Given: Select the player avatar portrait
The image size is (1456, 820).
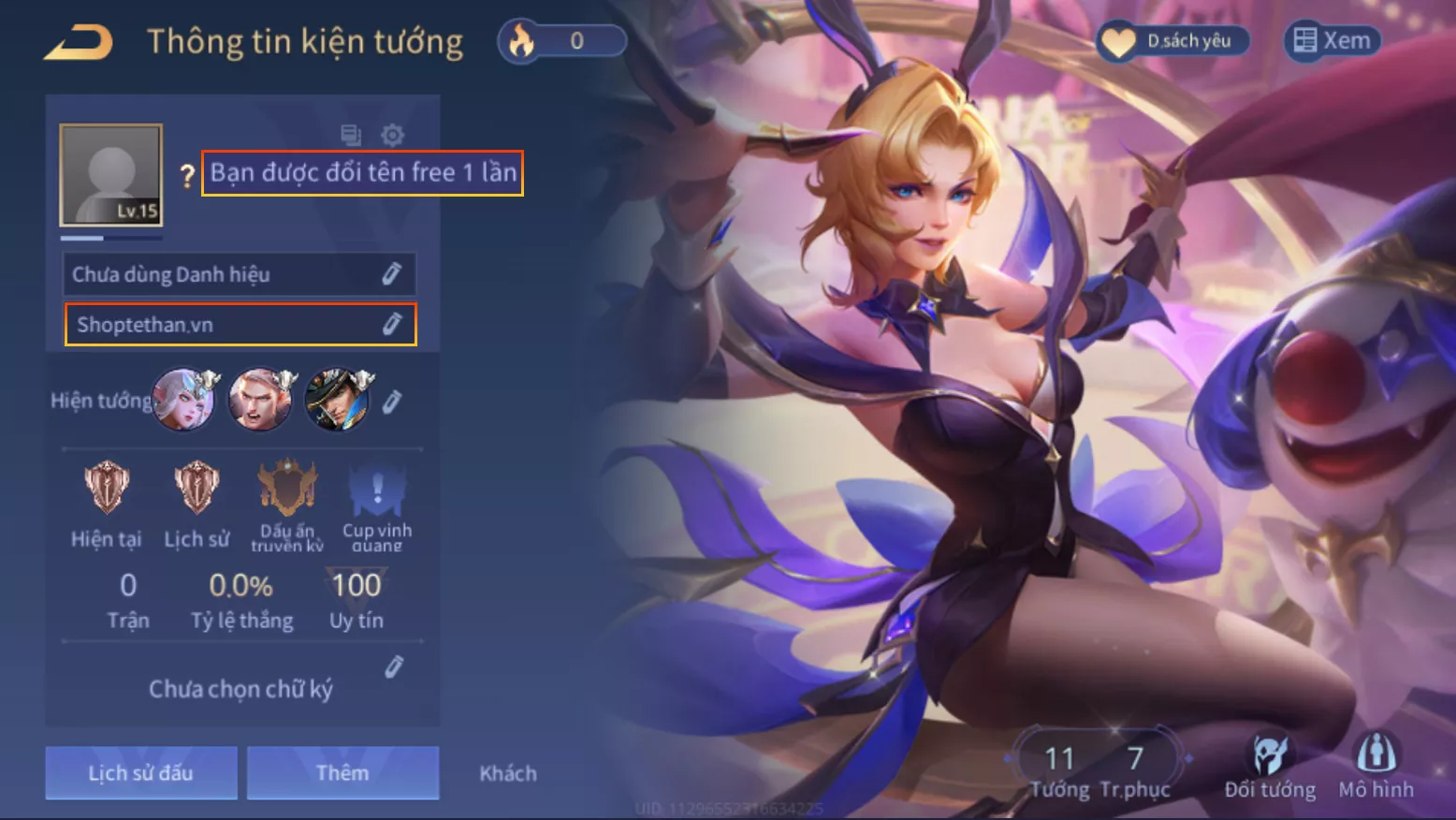Looking at the screenshot, I should 111,175.
